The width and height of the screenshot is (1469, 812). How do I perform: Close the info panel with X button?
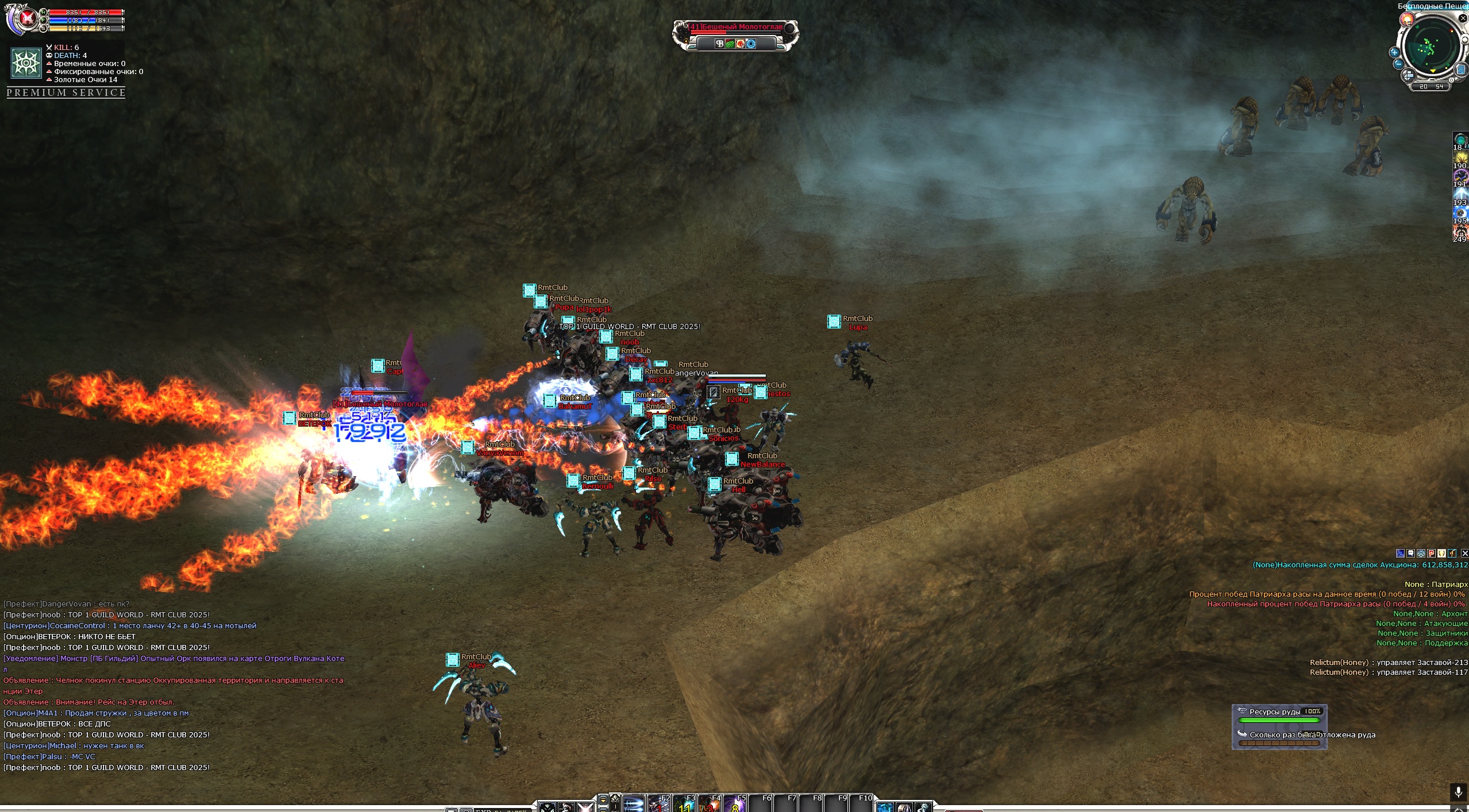click(1464, 554)
